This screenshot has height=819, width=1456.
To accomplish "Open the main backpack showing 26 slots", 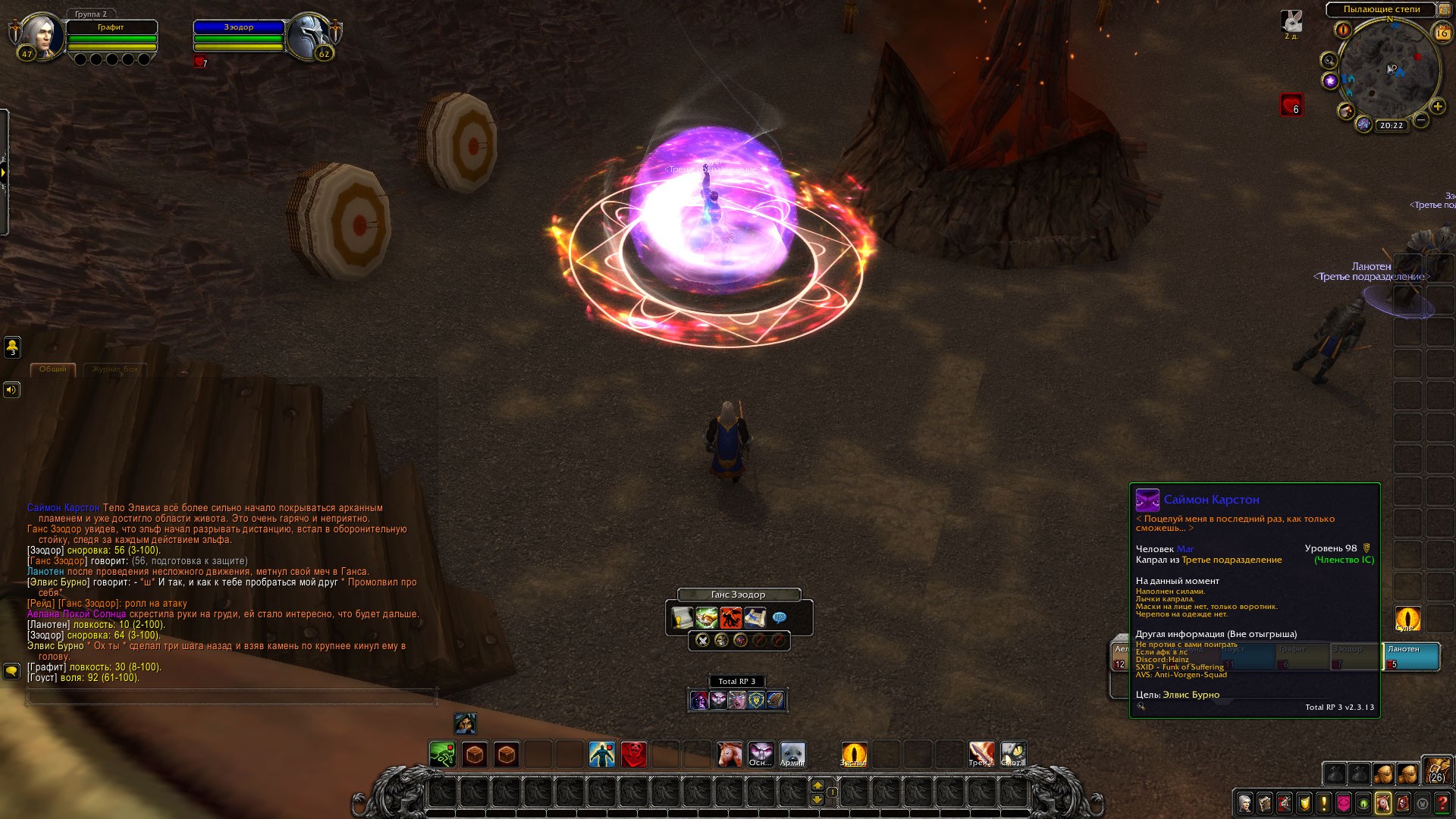I will 1436,770.
